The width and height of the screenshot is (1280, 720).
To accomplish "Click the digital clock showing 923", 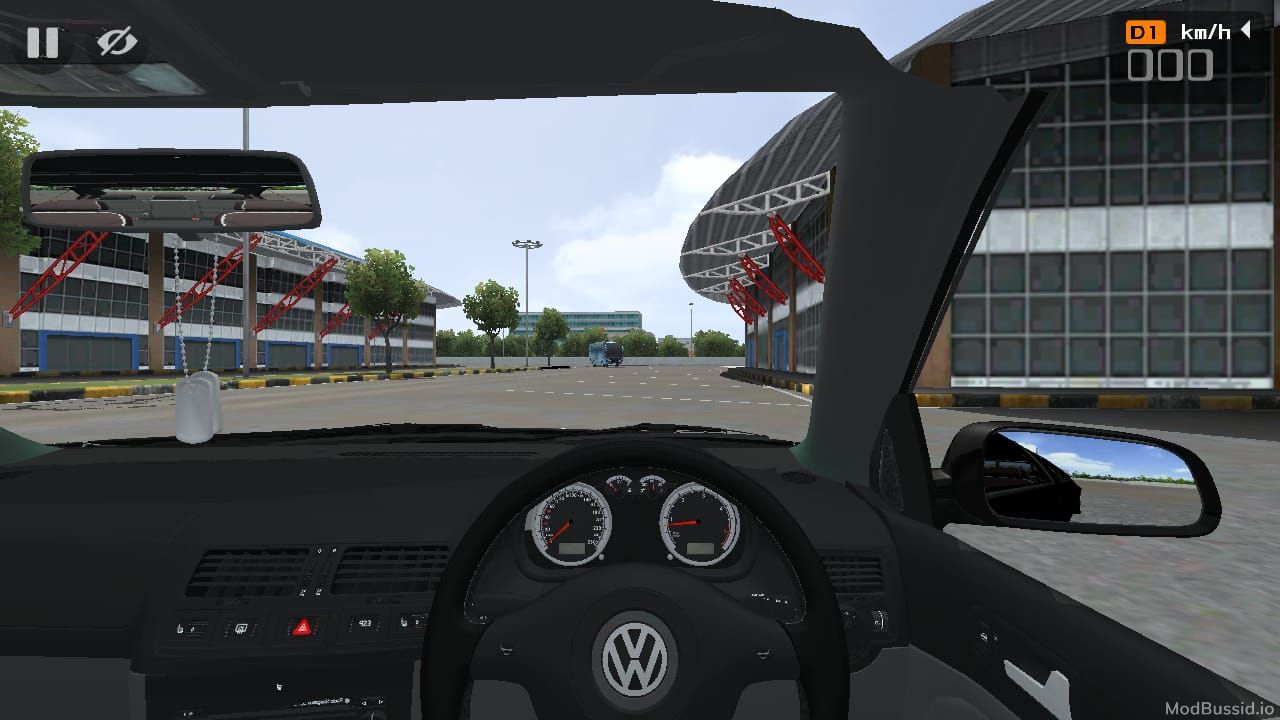I will point(366,623).
